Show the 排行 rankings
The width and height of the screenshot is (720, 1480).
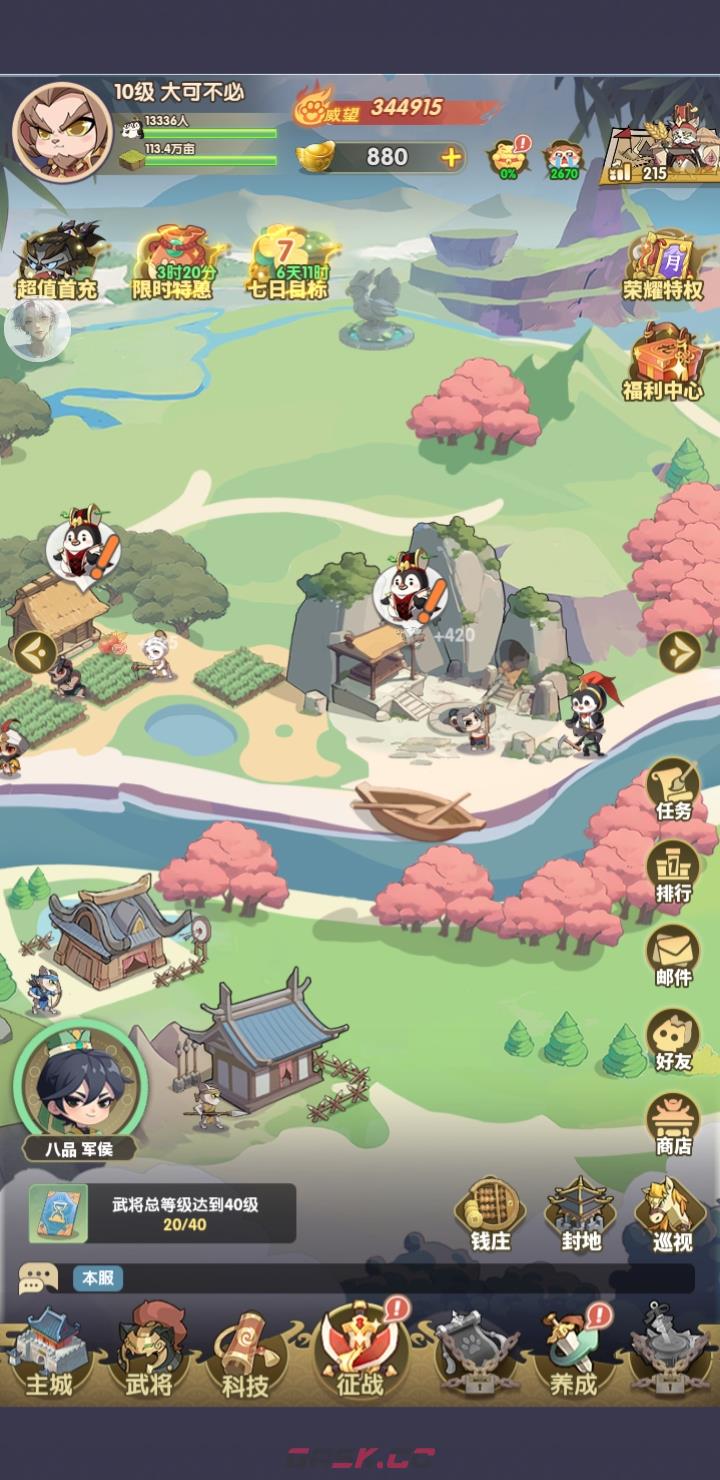click(x=673, y=872)
